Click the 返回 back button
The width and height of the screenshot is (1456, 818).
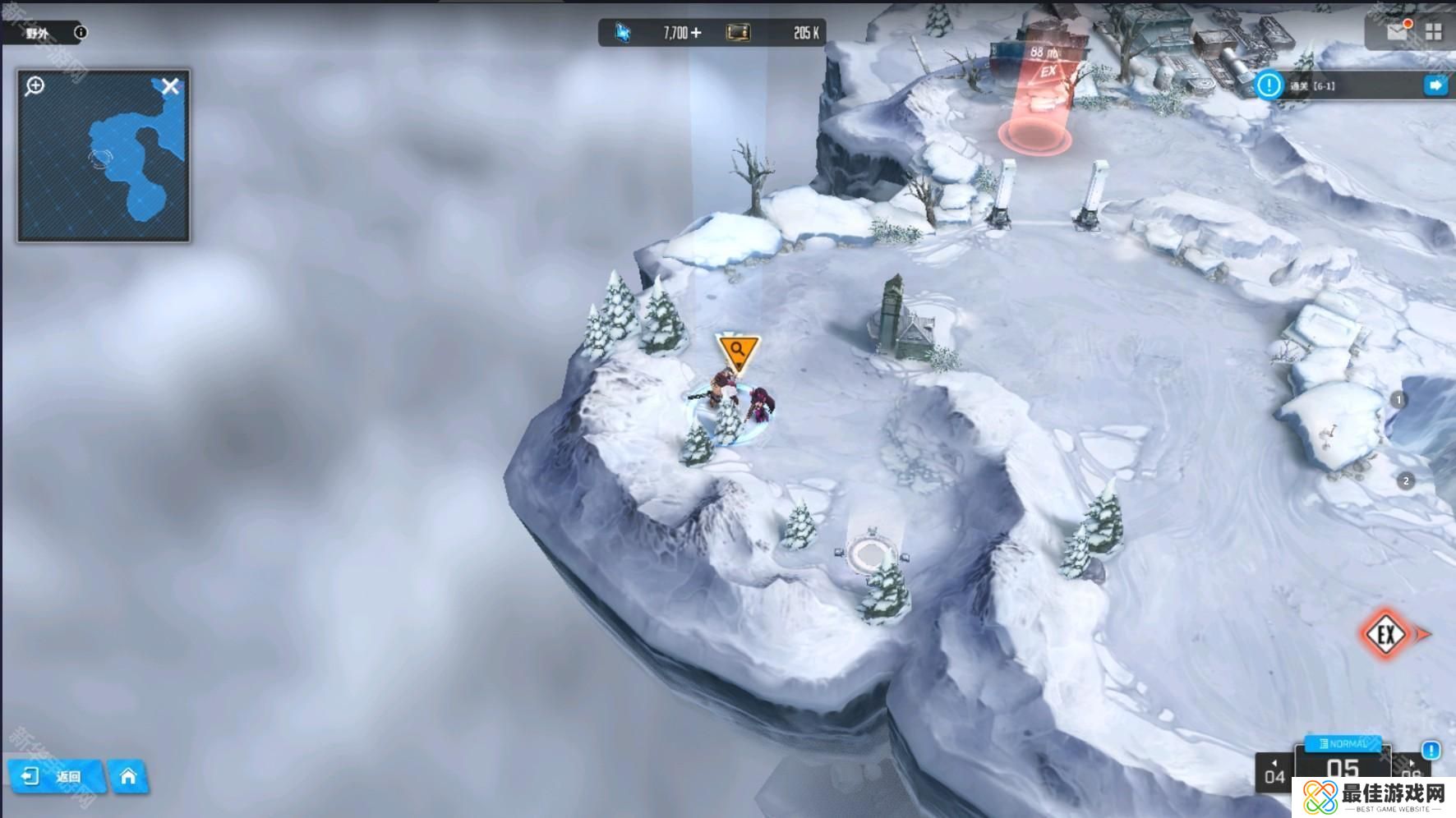56,776
